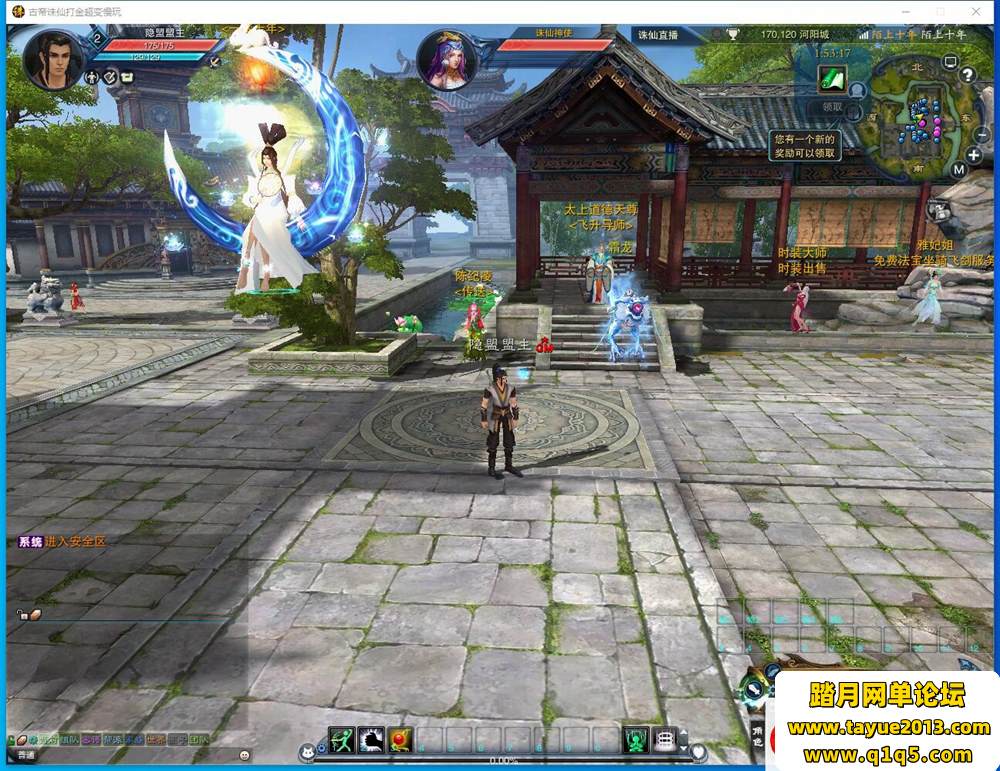Open the 诛仙直播 live stream panel
This screenshot has height=771, width=1000.
point(658,34)
